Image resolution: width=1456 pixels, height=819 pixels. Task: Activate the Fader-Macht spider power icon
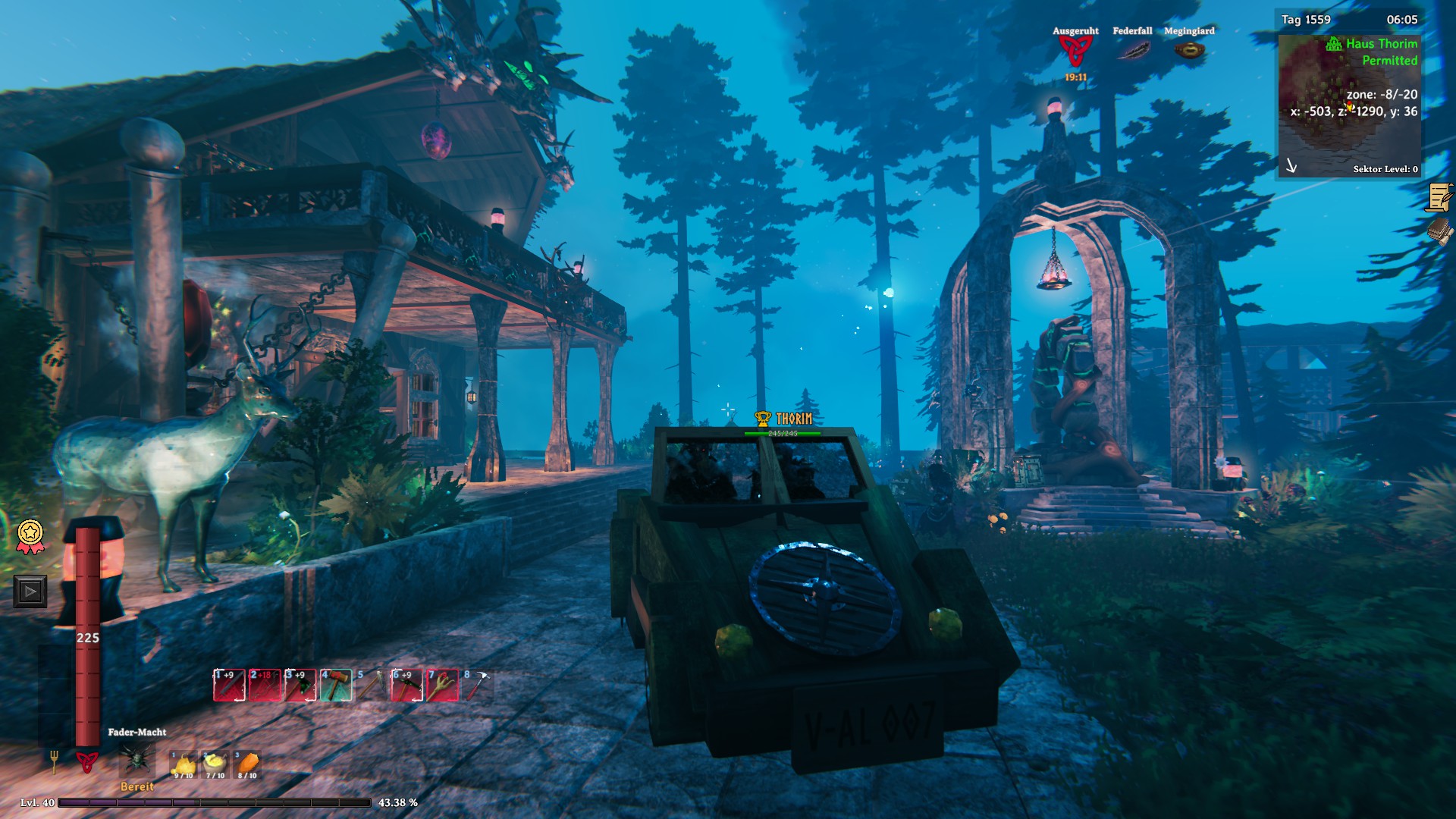137,759
